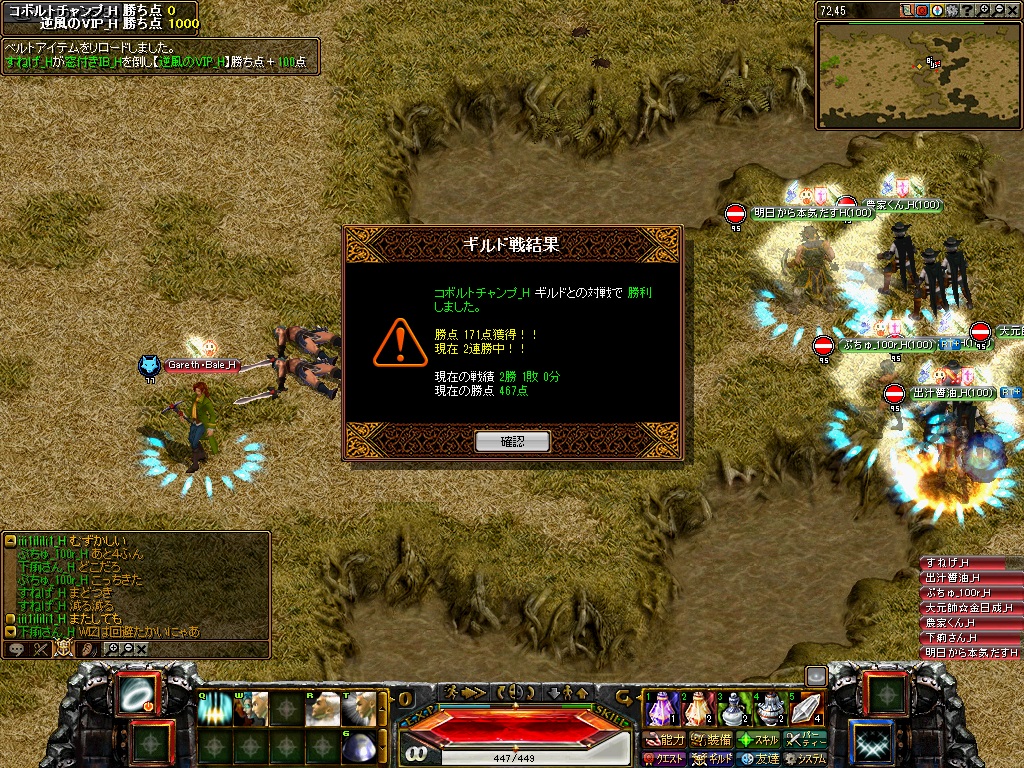Confirm the guild battle result dialog
This screenshot has width=1024, height=768.
[x=512, y=441]
